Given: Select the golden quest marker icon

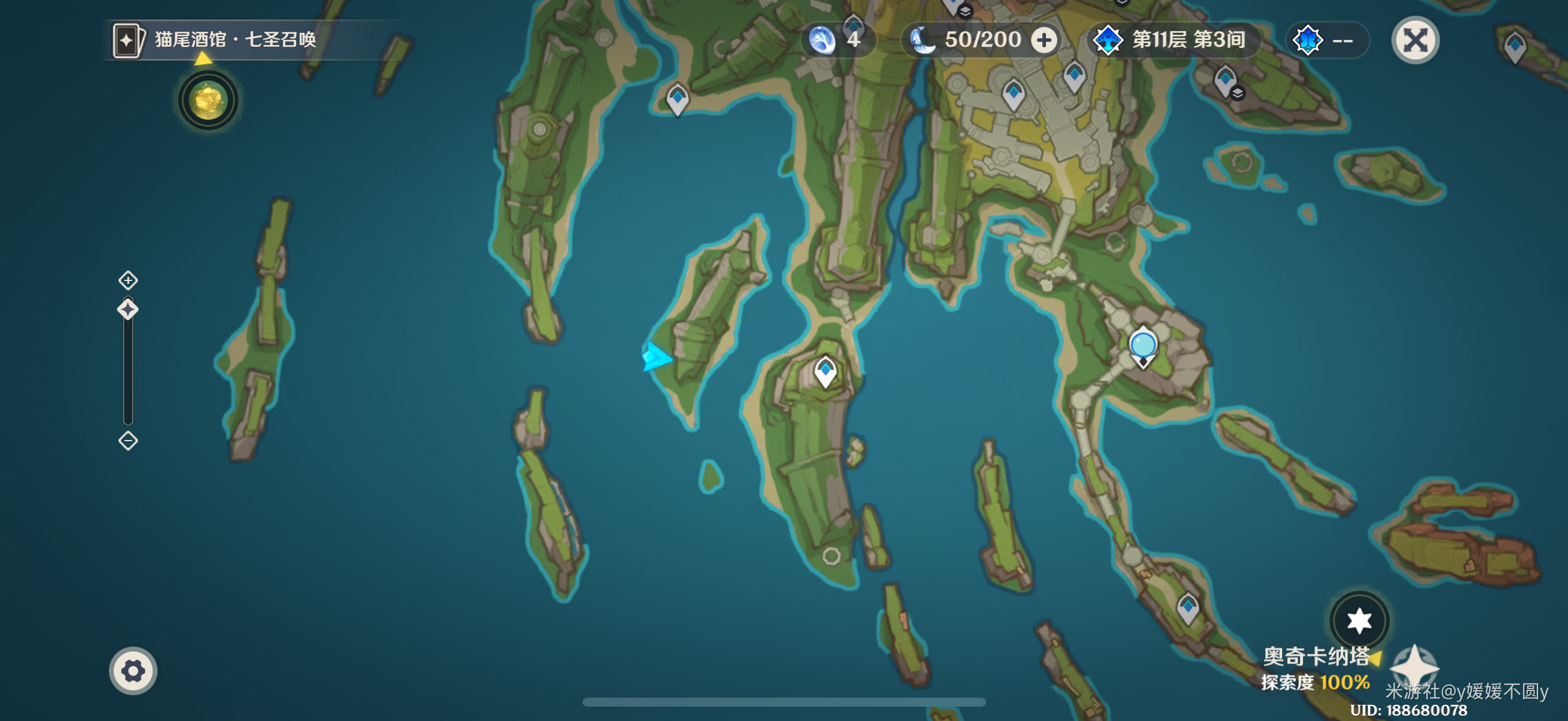Looking at the screenshot, I should (208, 100).
